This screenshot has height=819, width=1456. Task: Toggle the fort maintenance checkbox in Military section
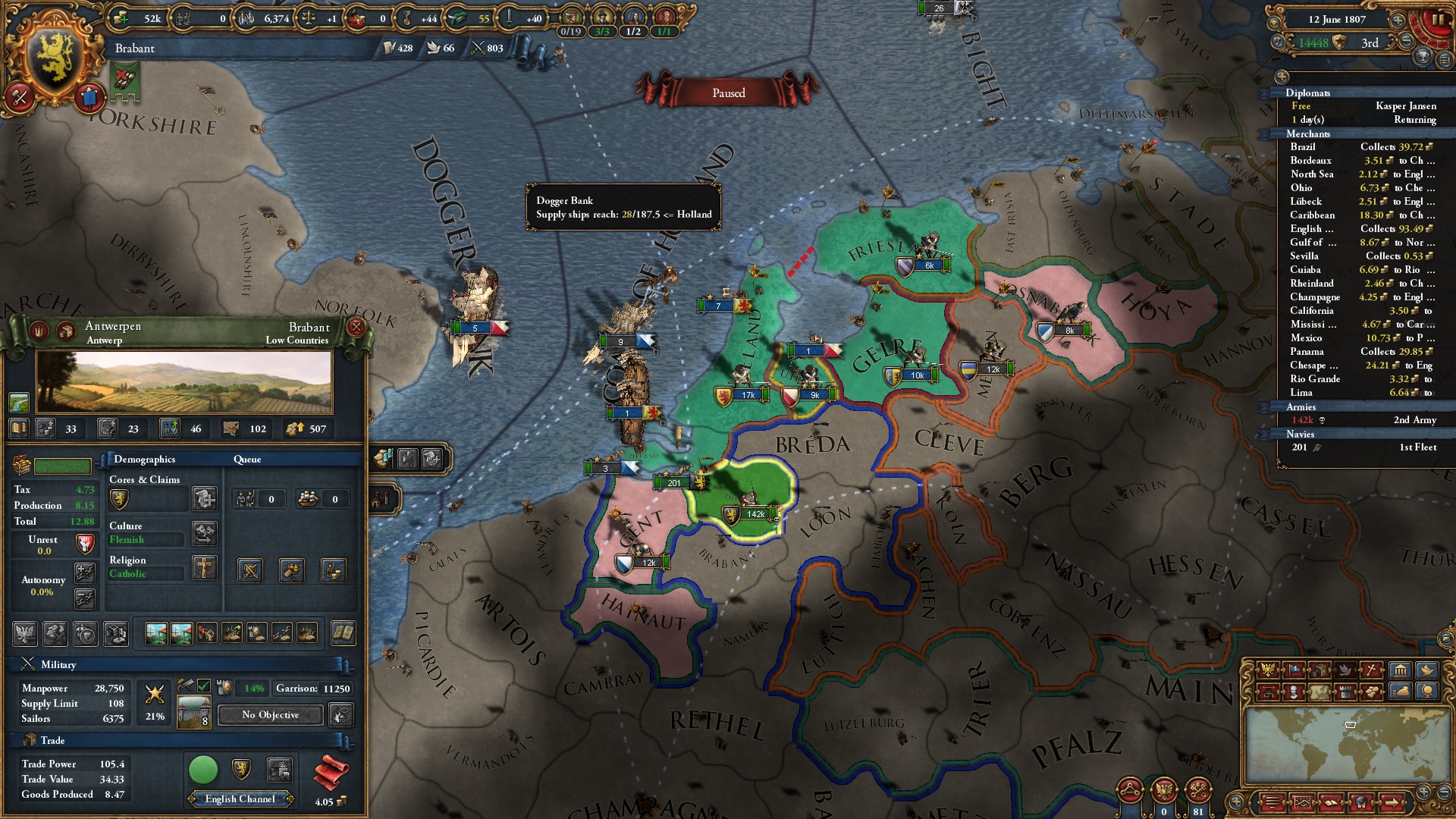pyautogui.click(x=204, y=686)
